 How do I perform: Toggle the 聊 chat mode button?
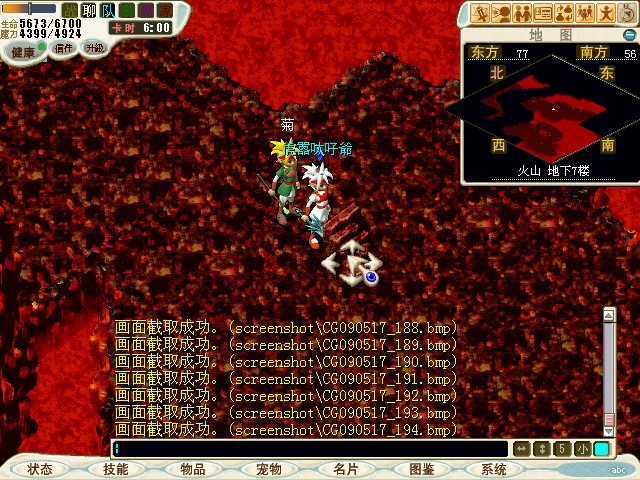click(89, 9)
